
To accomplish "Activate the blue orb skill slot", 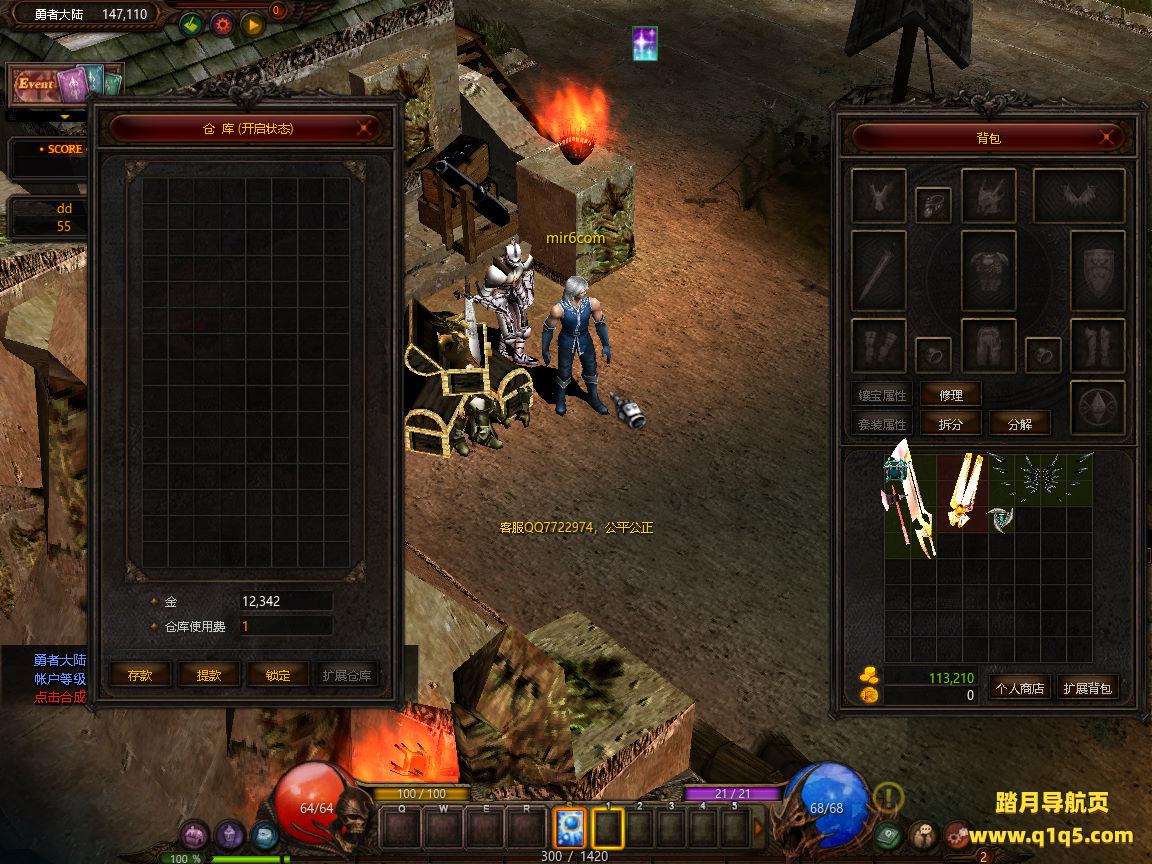I will click(x=570, y=828).
